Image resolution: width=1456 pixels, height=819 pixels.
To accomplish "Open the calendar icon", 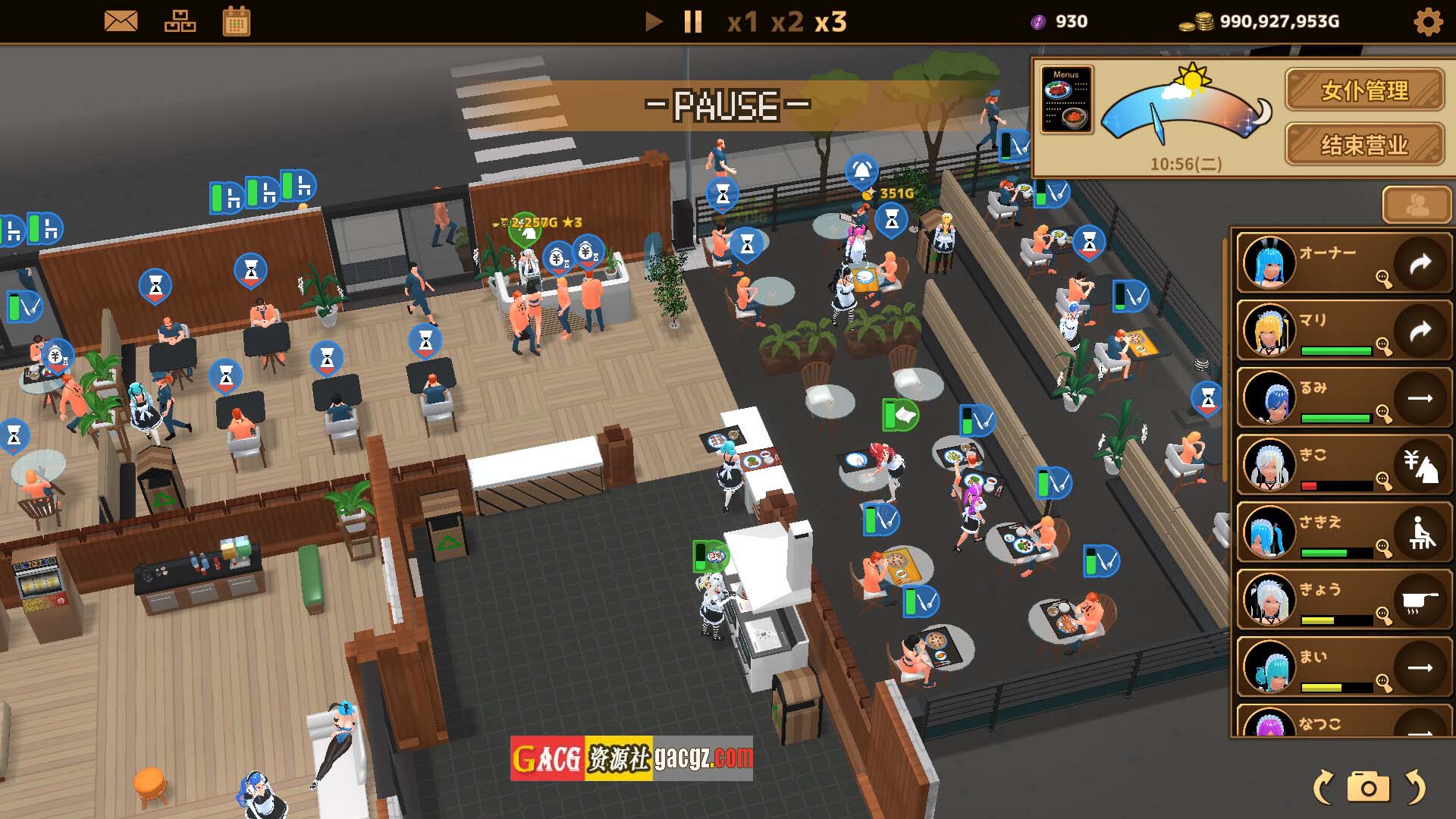I will [x=237, y=21].
